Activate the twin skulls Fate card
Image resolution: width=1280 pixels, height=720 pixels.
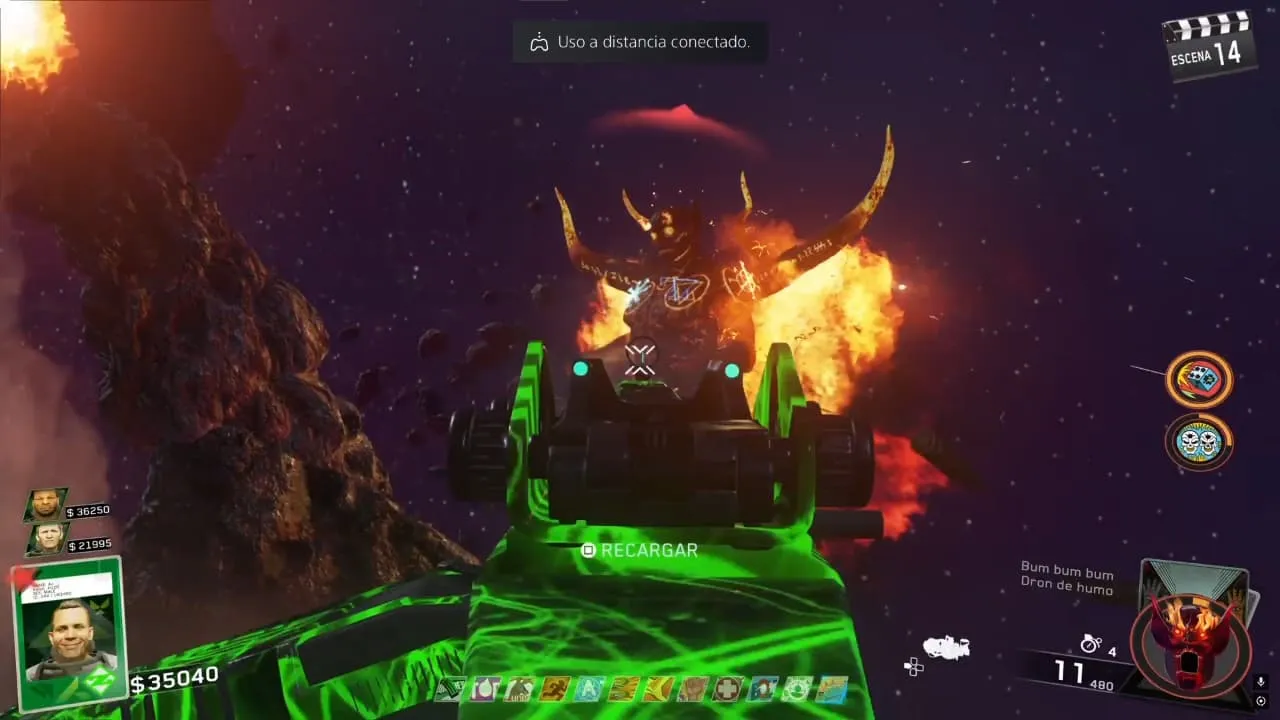coord(1198,441)
